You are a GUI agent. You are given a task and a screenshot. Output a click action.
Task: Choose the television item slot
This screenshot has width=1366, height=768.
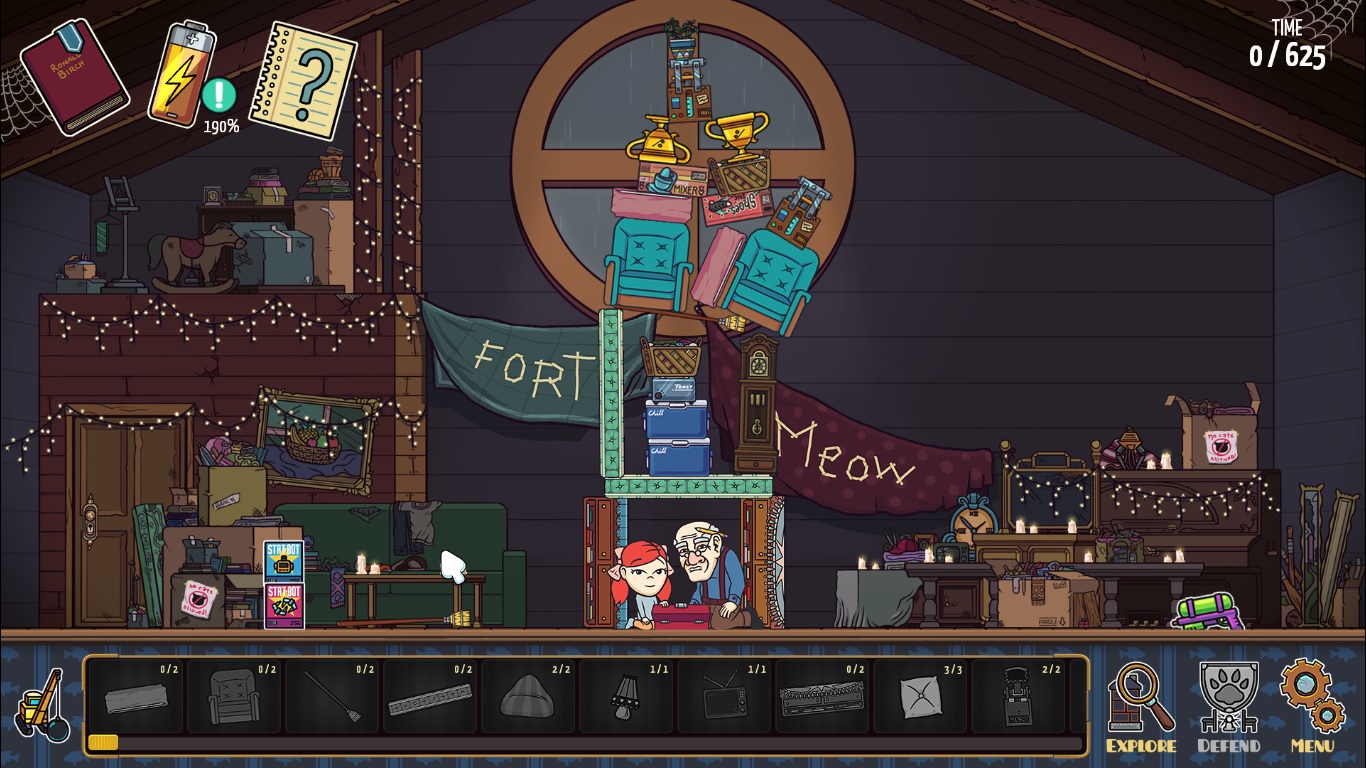[x=724, y=695]
